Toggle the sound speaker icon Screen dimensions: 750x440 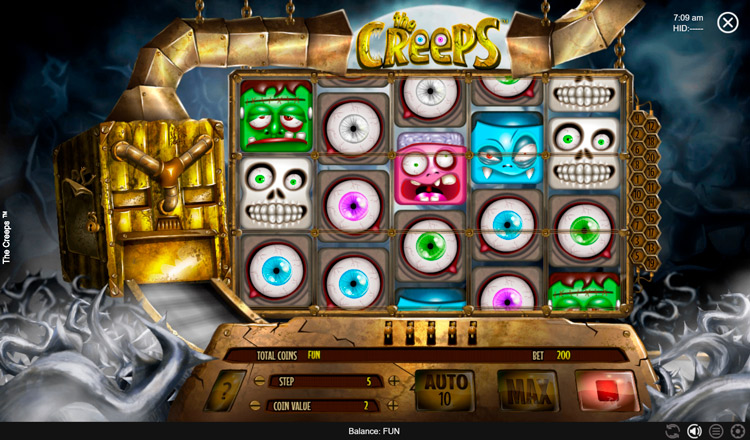pos(694,431)
